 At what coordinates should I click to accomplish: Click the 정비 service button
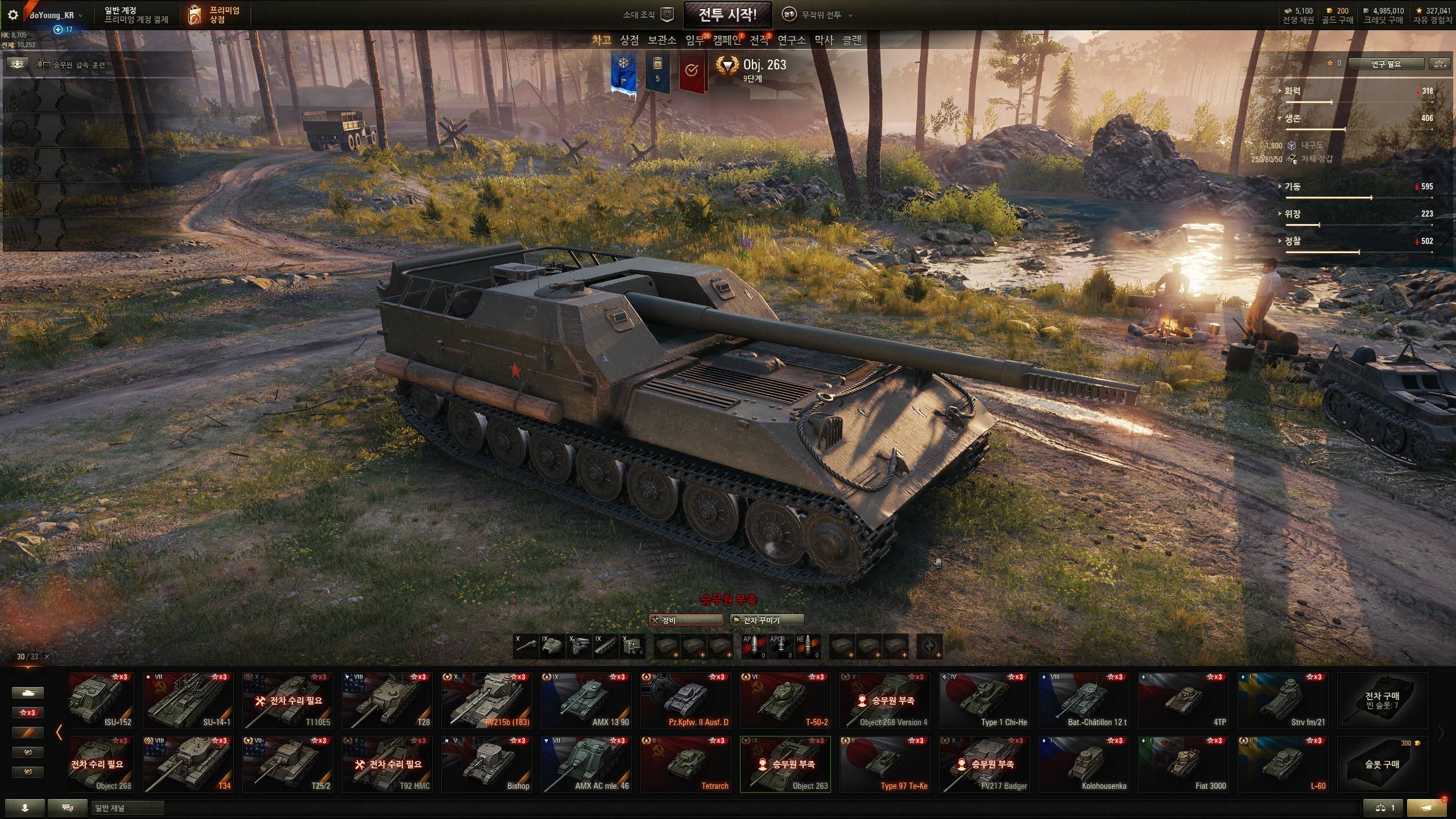coord(686,620)
